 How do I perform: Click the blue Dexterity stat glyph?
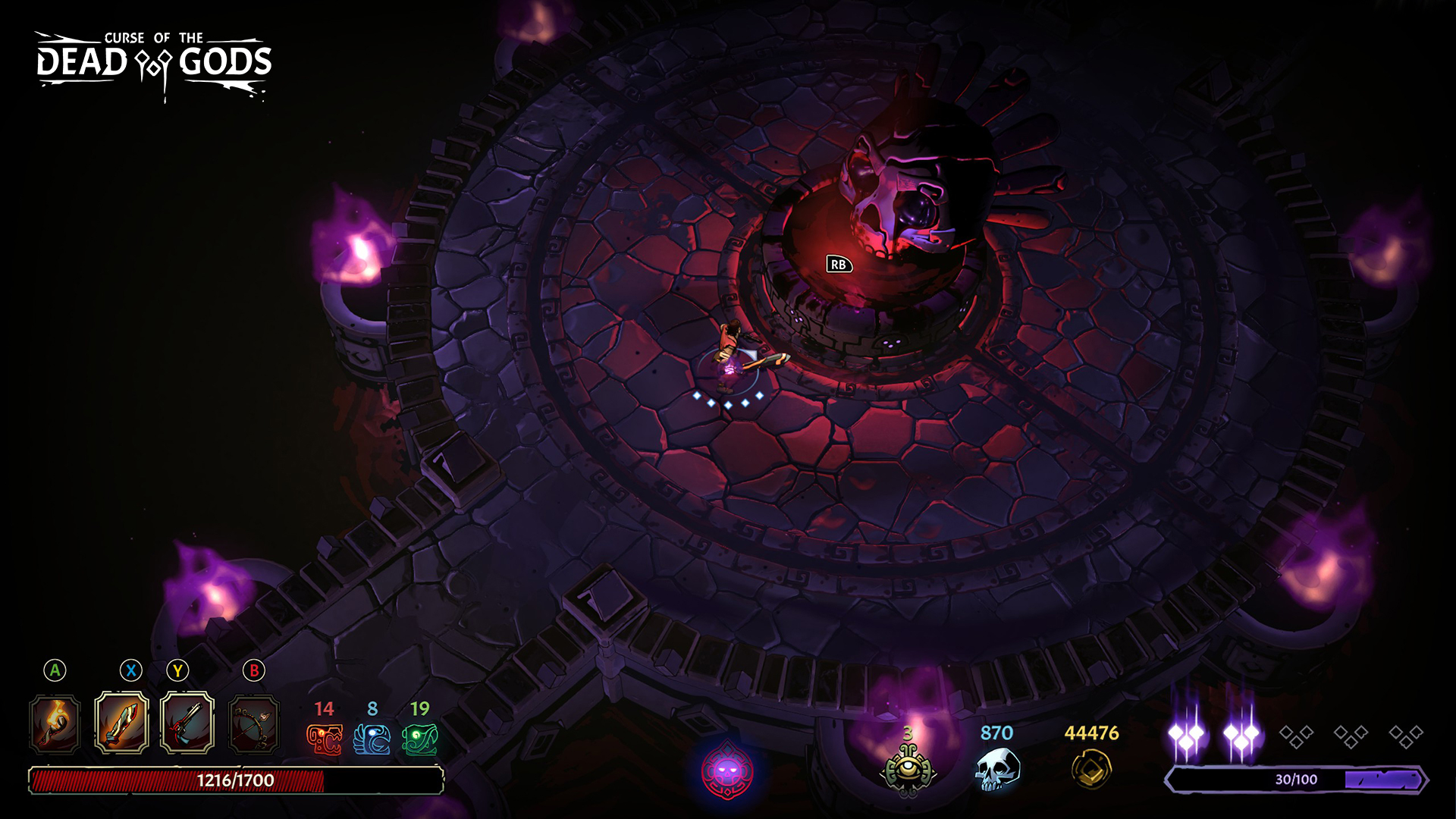coord(372,739)
